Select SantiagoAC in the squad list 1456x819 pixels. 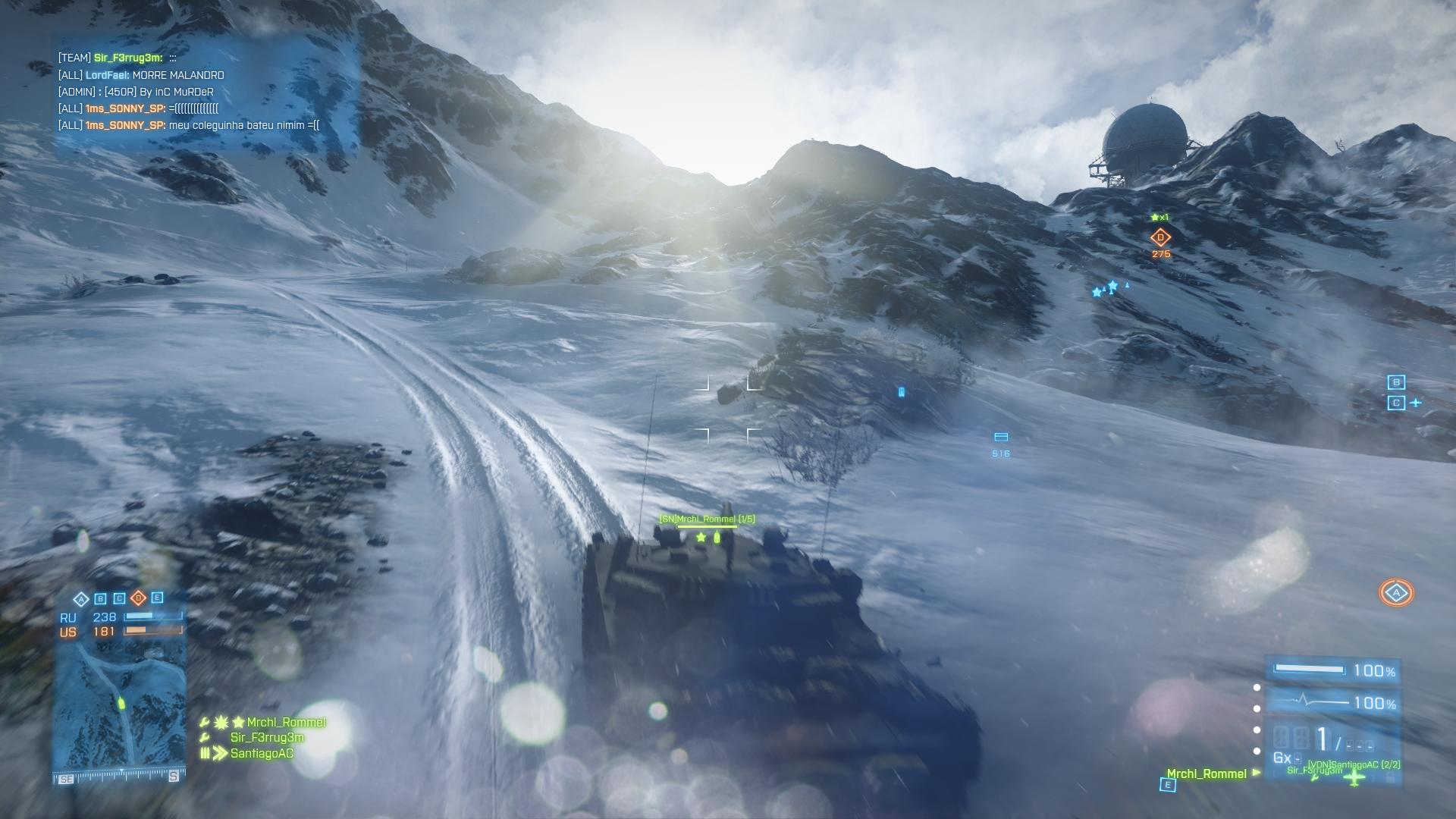pos(262,753)
